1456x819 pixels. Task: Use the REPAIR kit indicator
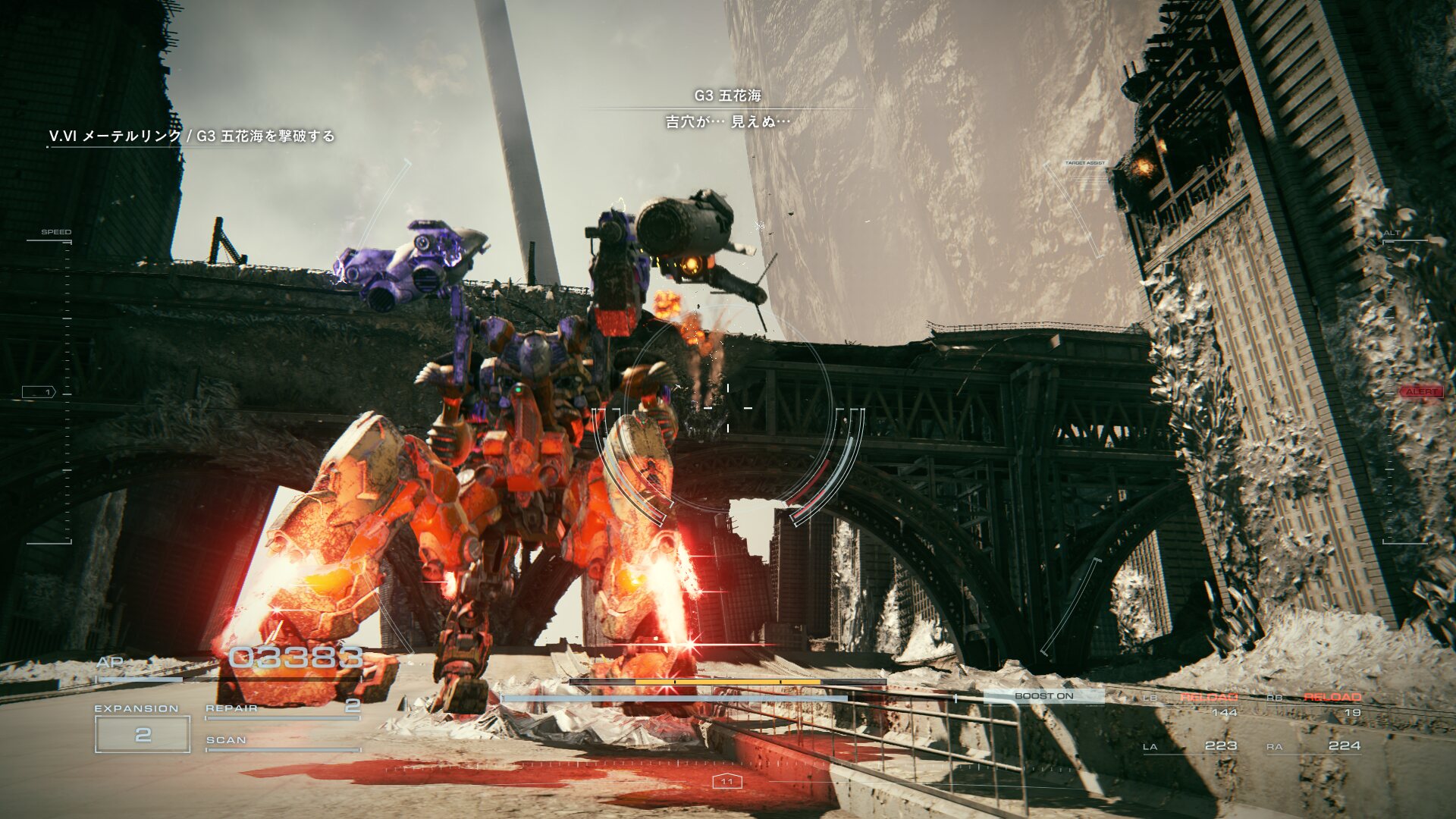pyautogui.click(x=282, y=708)
